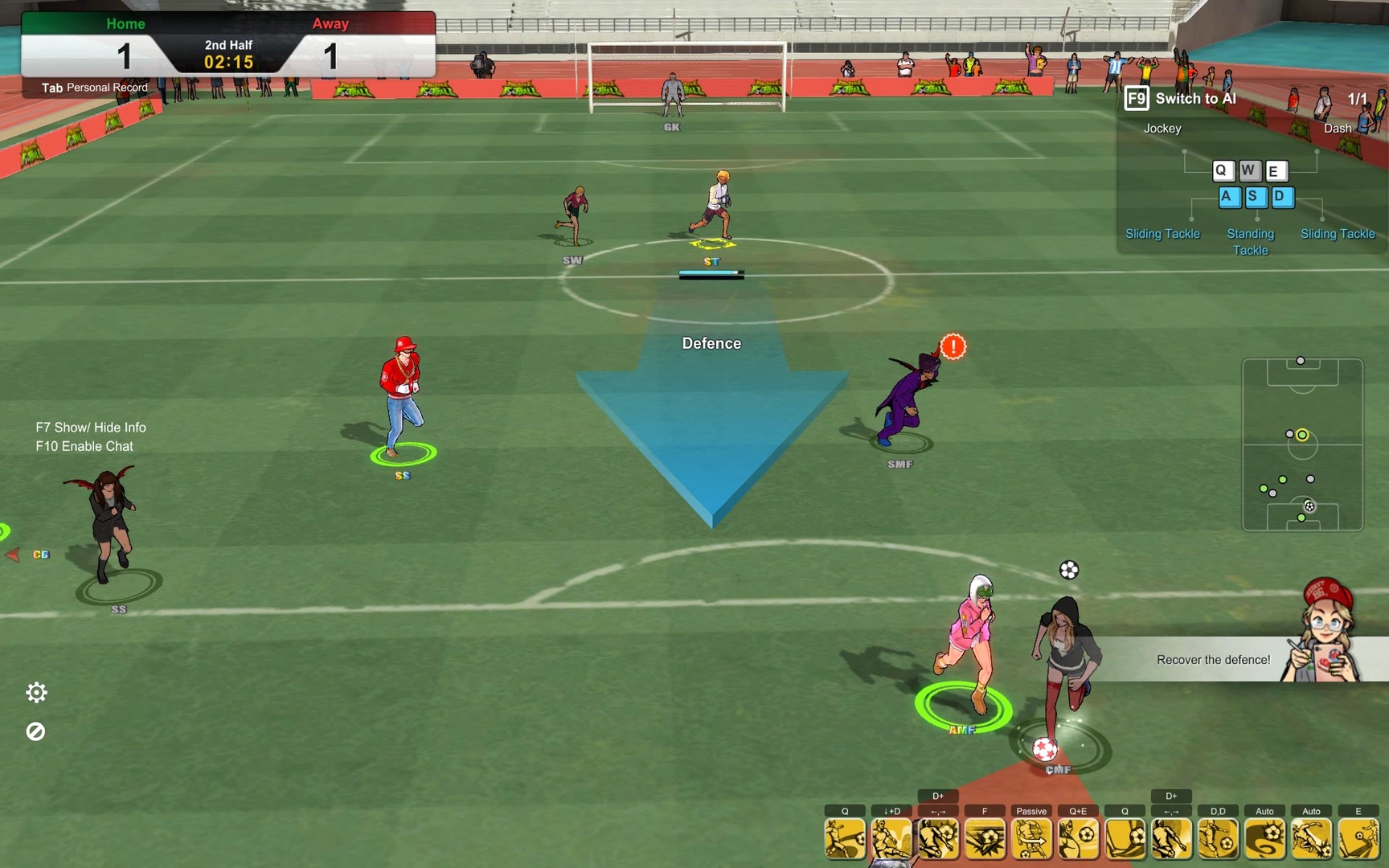Click the ←,→ feint skill icon
Viewport: 1389px width, 868px height.
click(x=939, y=838)
